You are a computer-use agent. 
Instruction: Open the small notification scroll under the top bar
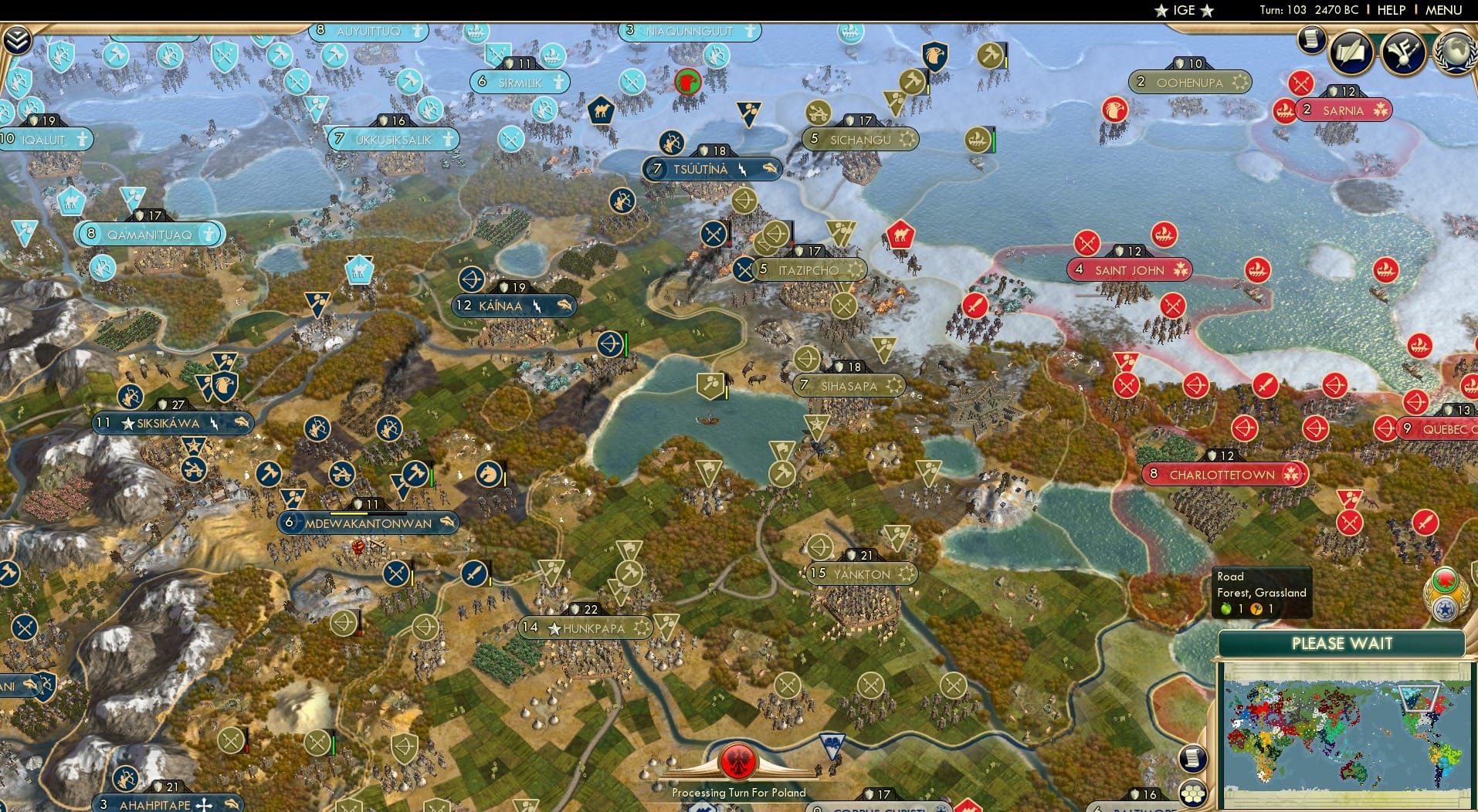1310,40
